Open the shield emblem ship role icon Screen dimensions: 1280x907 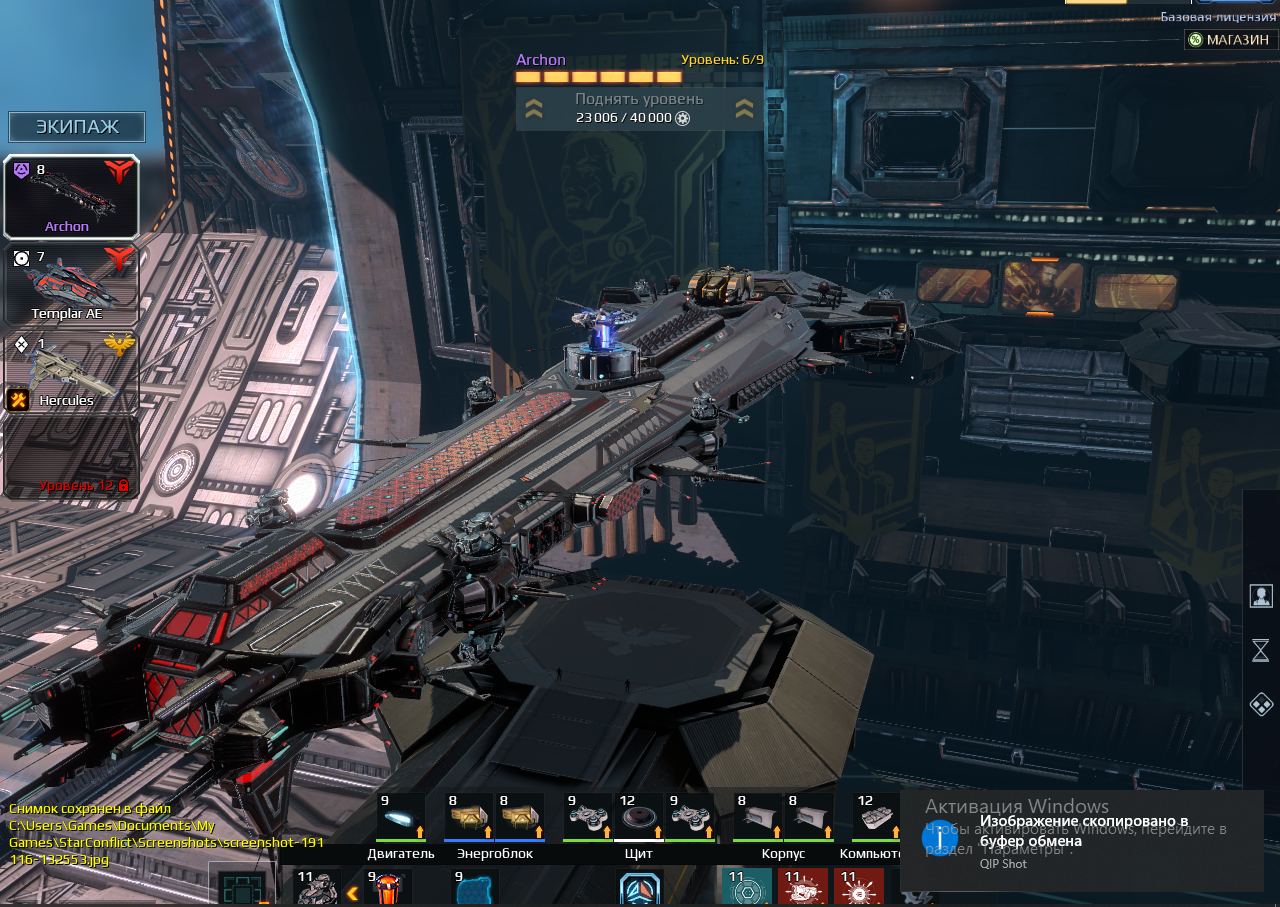[640, 889]
